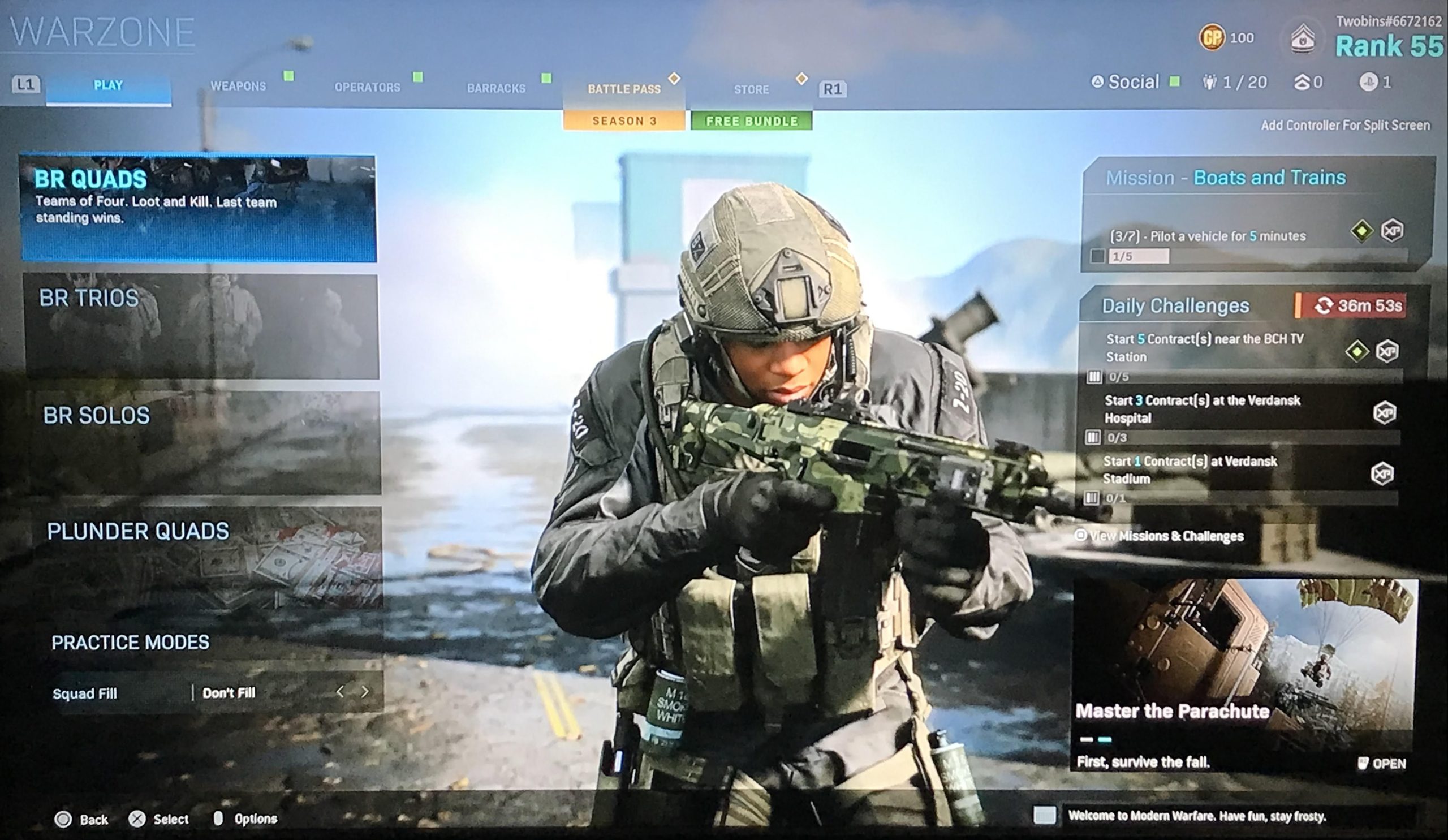Switch to the Battle Pass tab
This screenshot has height=840, width=1448.
[x=623, y=89]
